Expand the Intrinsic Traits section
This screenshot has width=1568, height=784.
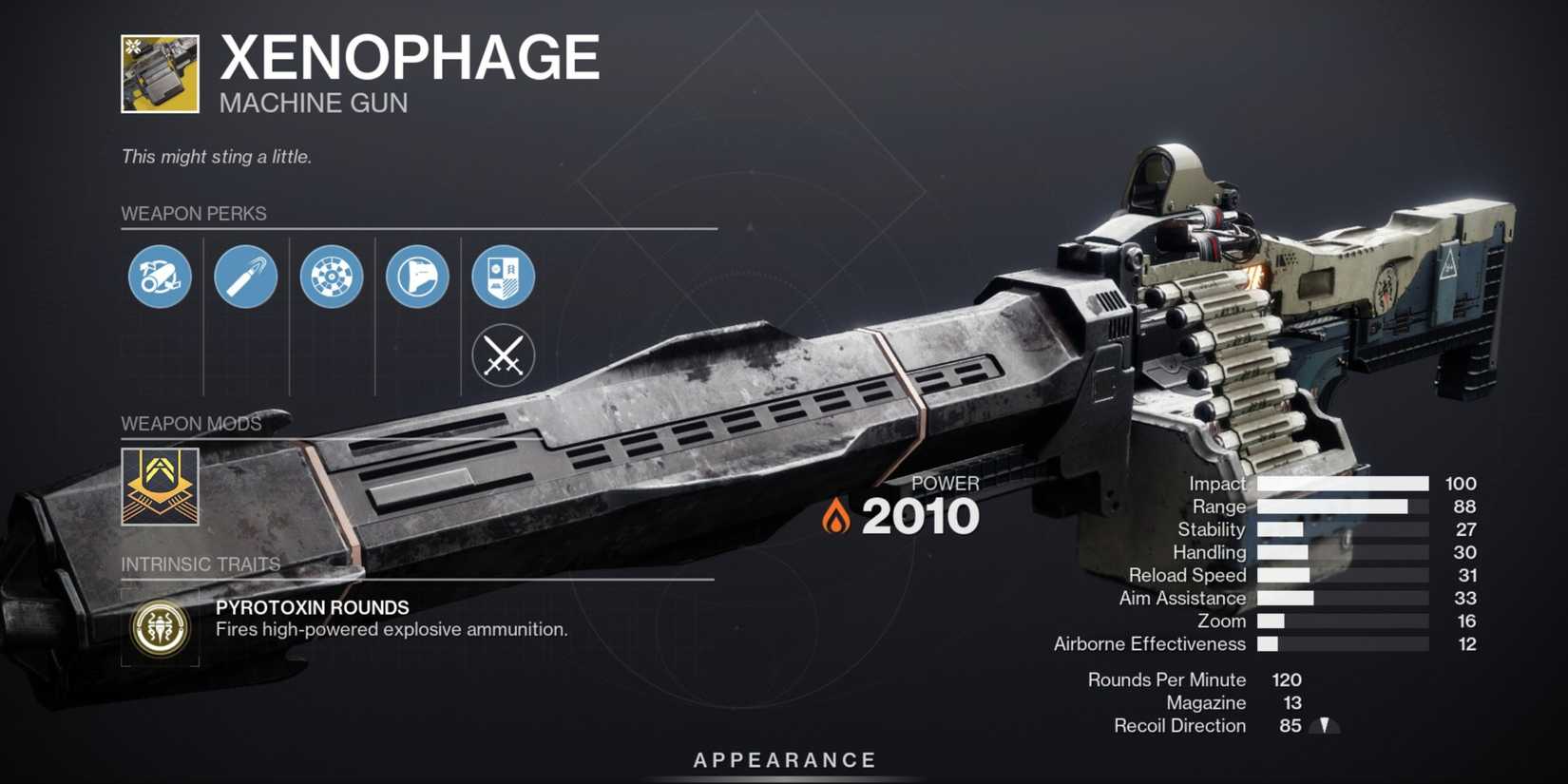coord(202,564)
